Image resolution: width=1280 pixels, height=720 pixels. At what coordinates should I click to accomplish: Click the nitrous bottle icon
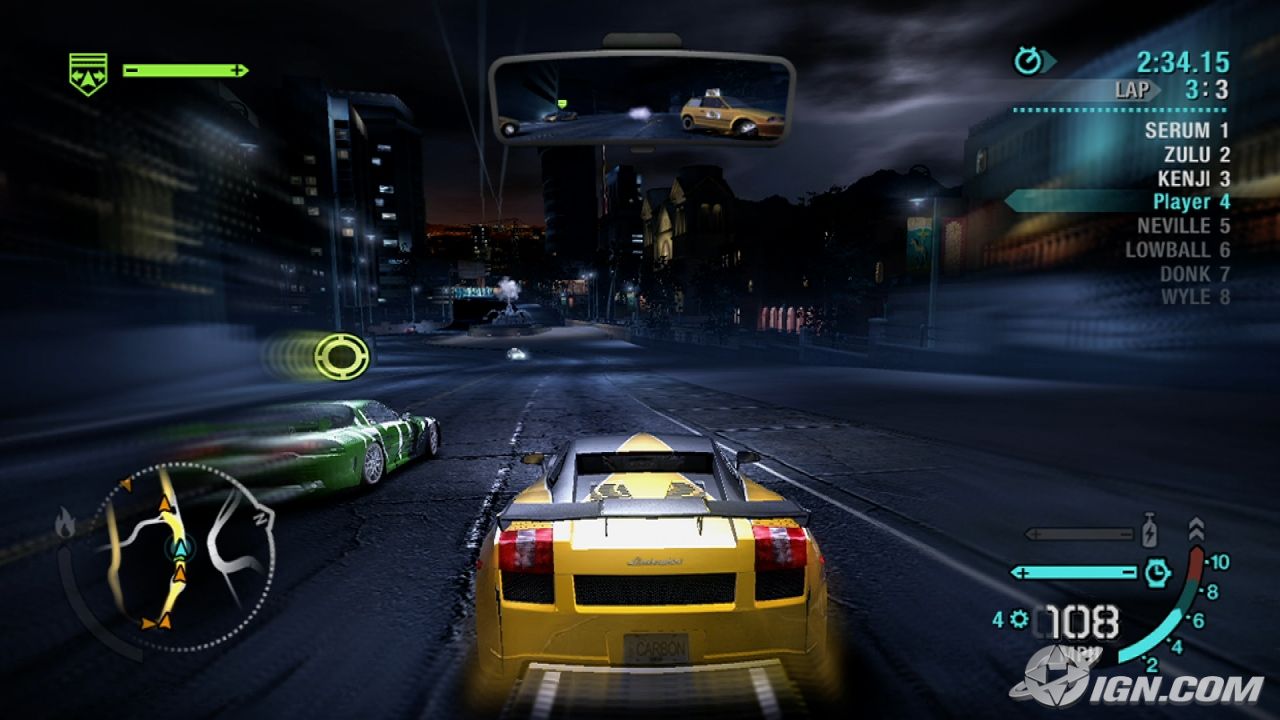coord(1150,531)
